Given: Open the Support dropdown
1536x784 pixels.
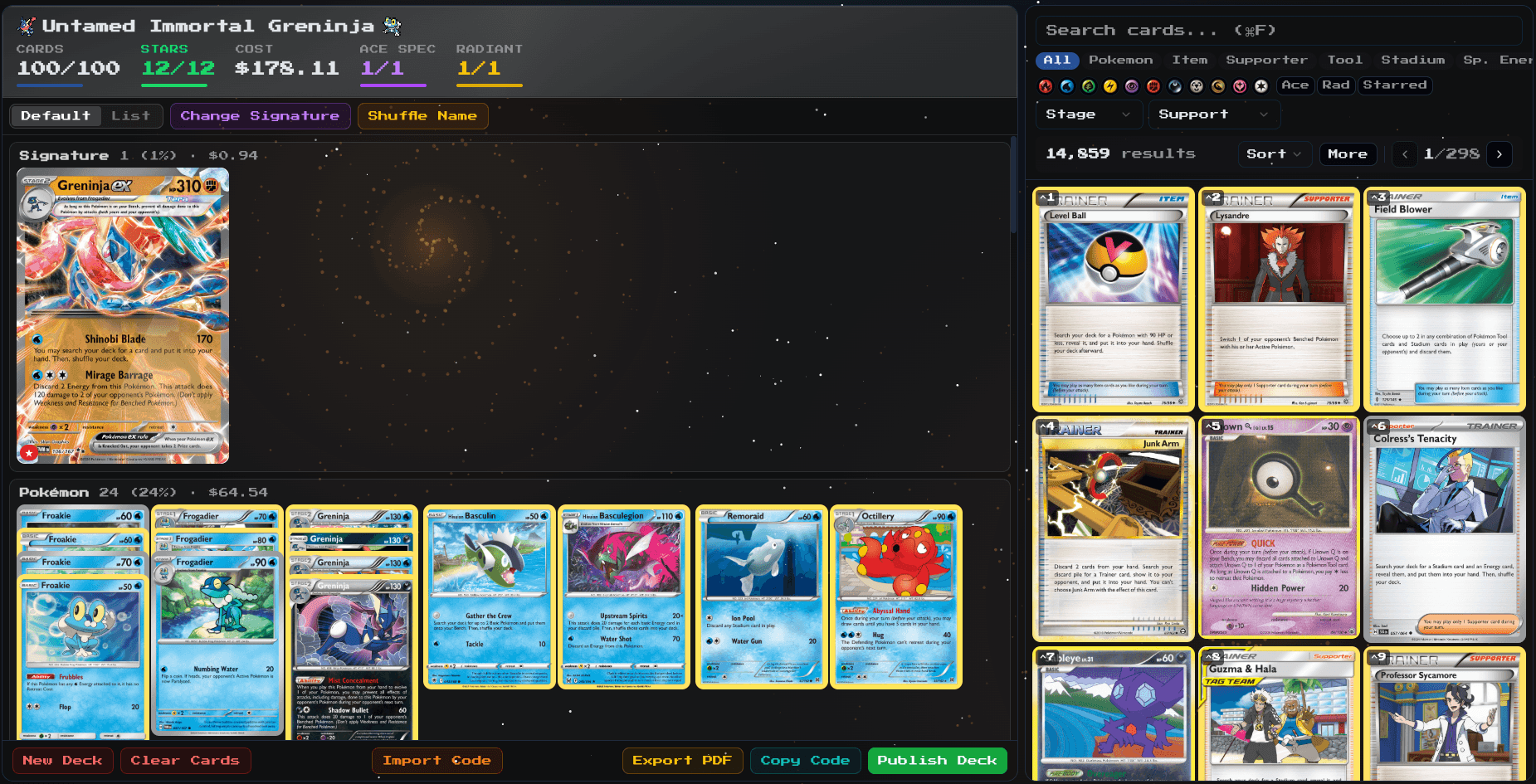Looking at the screenshot, I should point(1213,114).
